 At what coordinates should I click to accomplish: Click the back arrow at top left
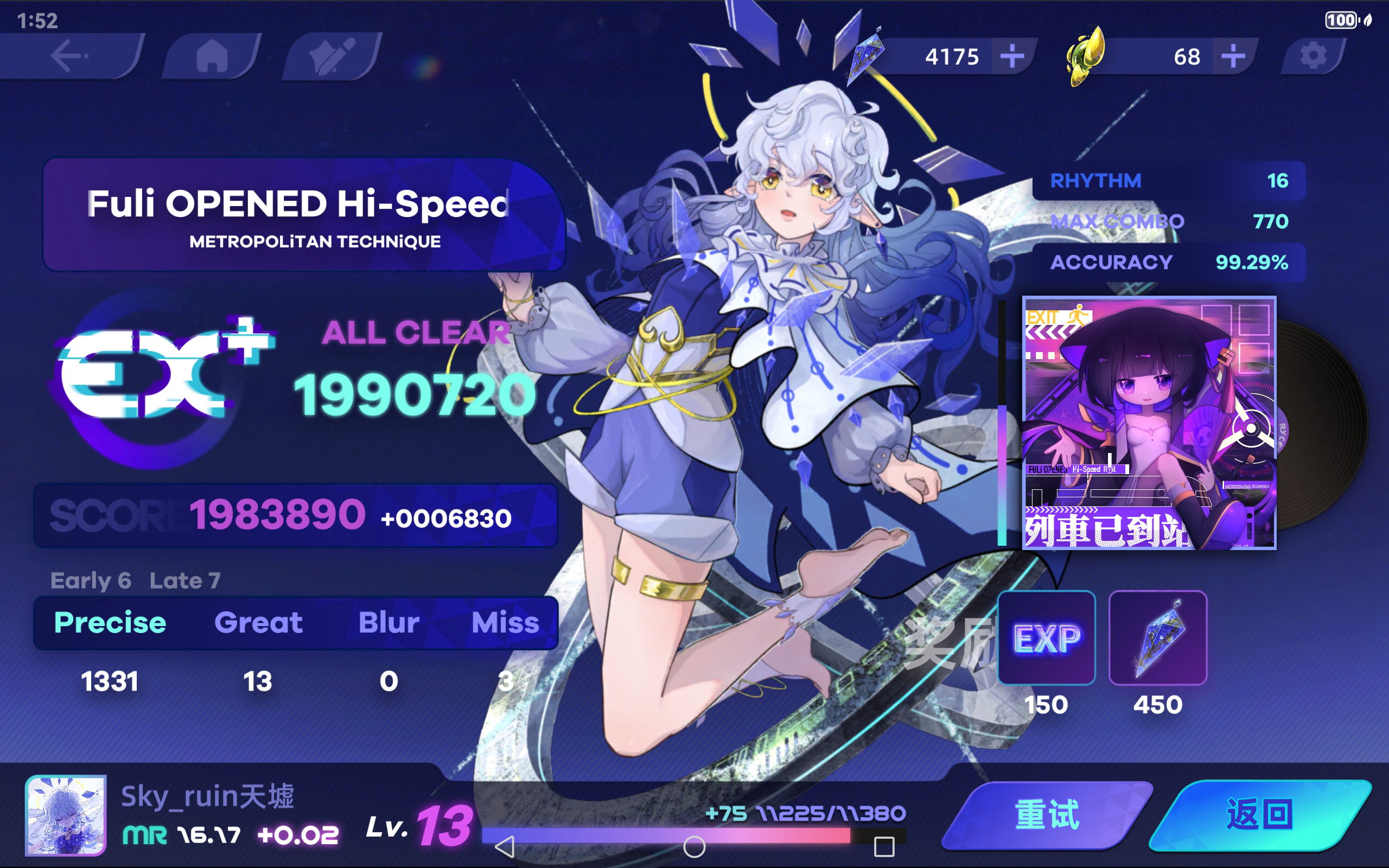click(x=69, y=56)
